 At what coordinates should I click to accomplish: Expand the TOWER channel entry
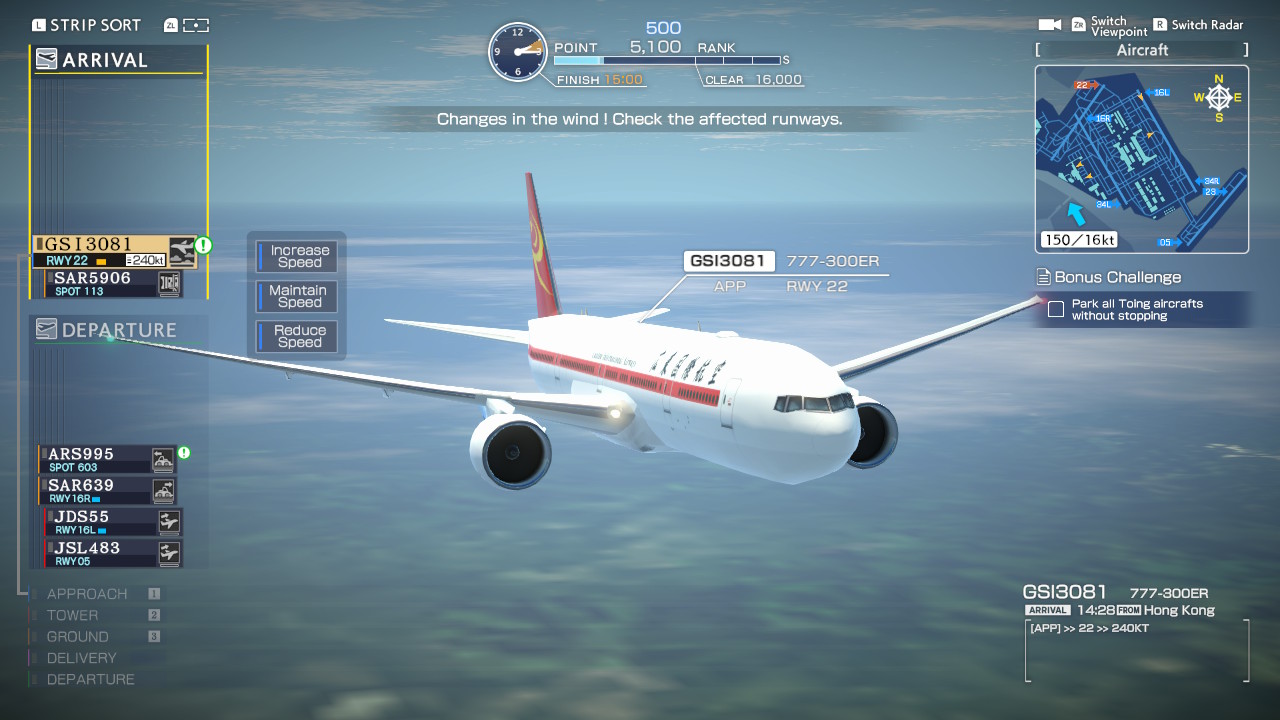click(75, 615)
